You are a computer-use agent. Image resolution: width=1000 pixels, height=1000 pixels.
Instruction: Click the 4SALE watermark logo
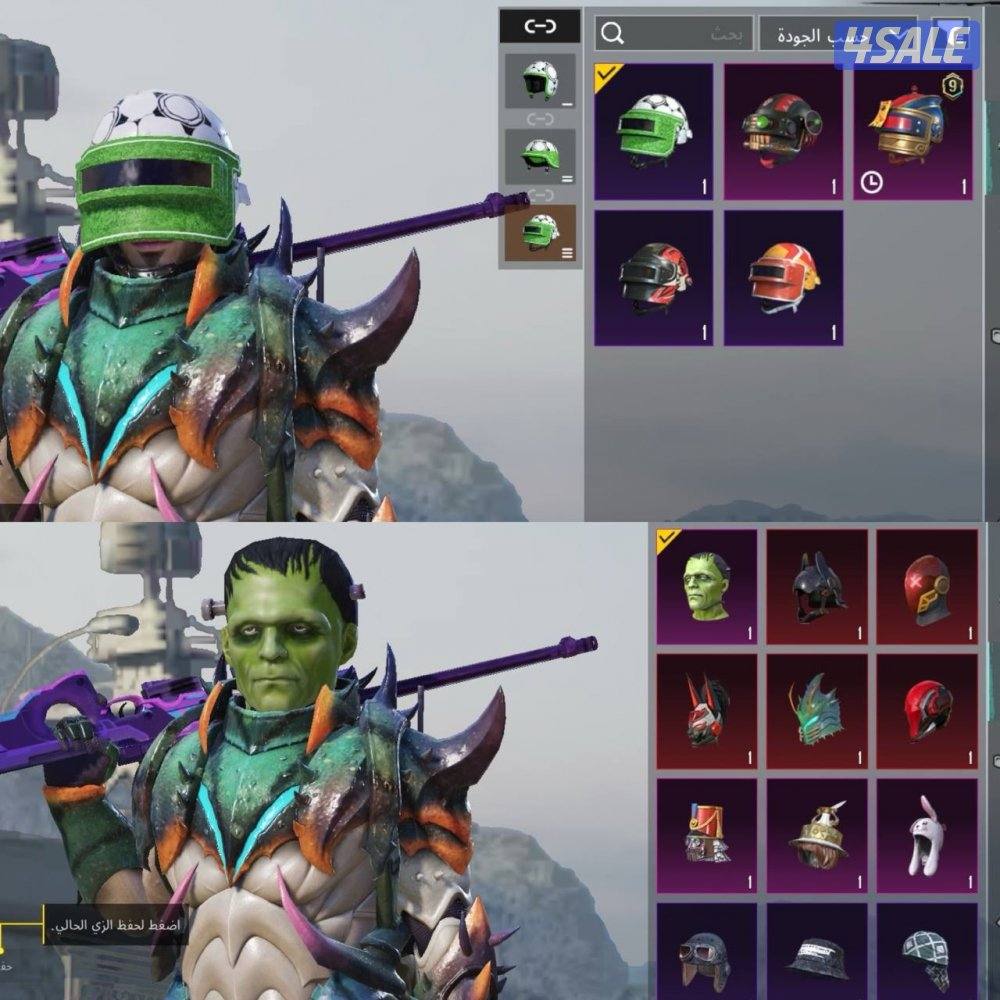click(906, 45)
